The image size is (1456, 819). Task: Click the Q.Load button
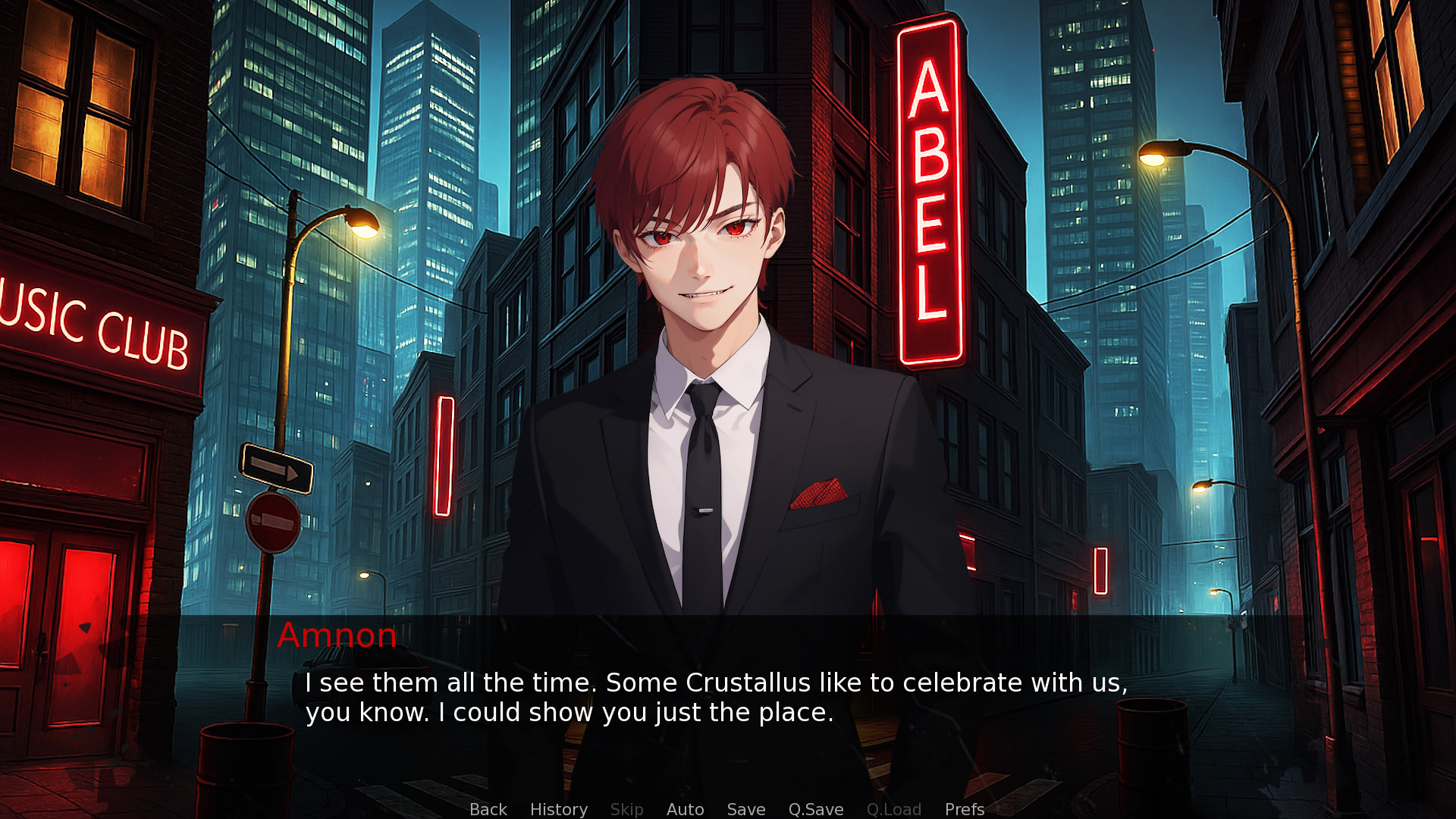click(x=893, y=809)
